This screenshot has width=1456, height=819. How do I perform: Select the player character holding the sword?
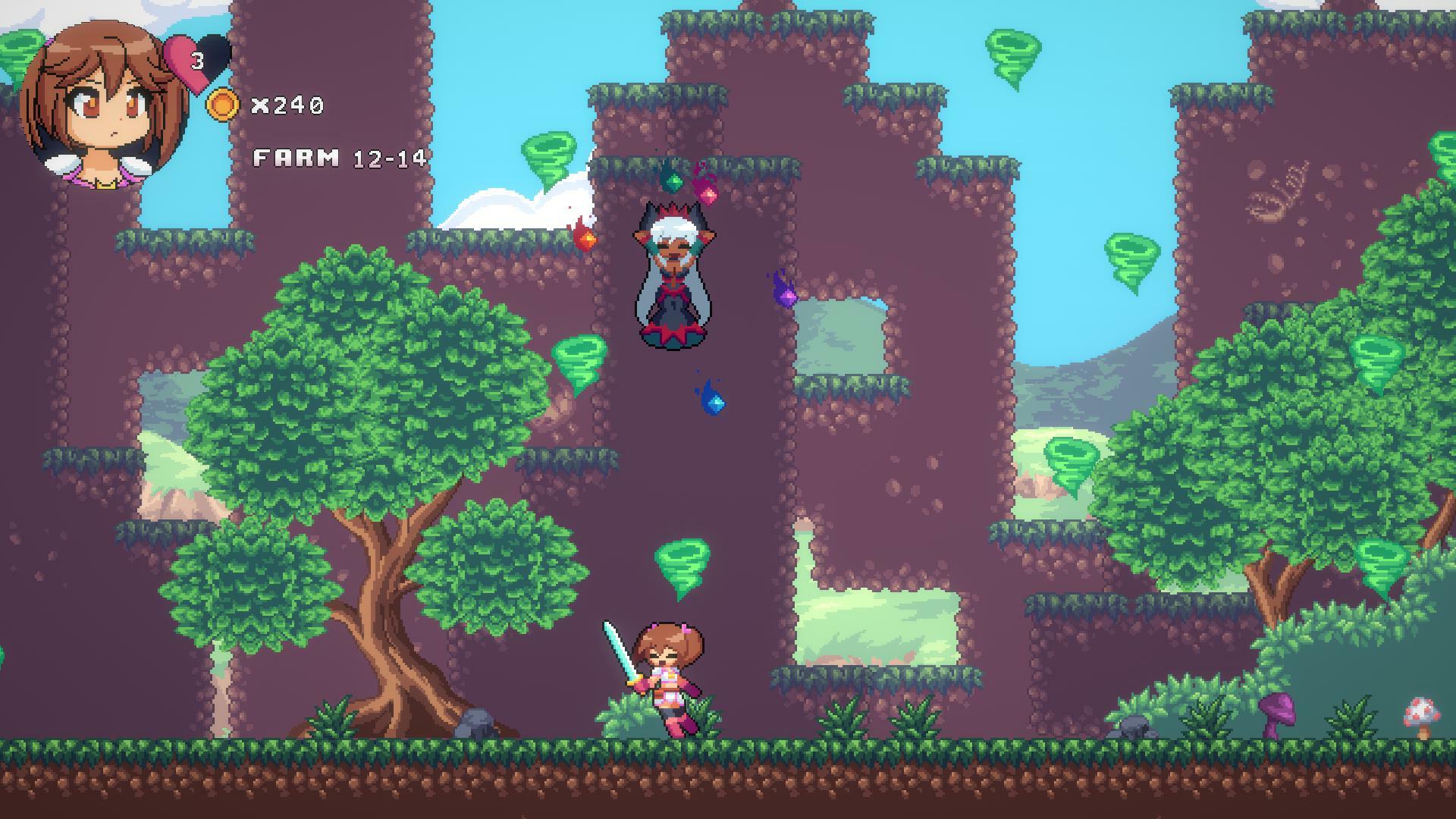(x=667, y=675)
